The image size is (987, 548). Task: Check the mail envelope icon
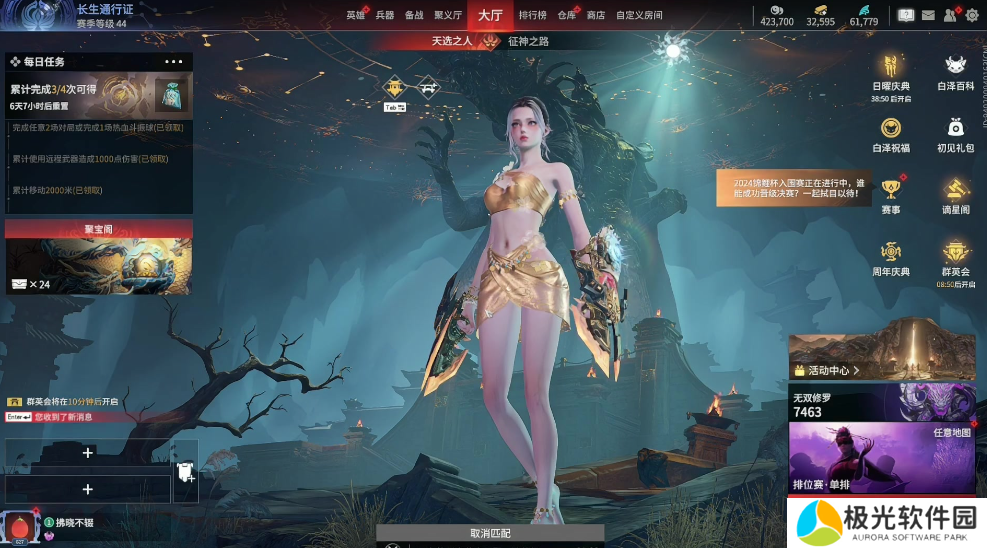click(928, 15)
